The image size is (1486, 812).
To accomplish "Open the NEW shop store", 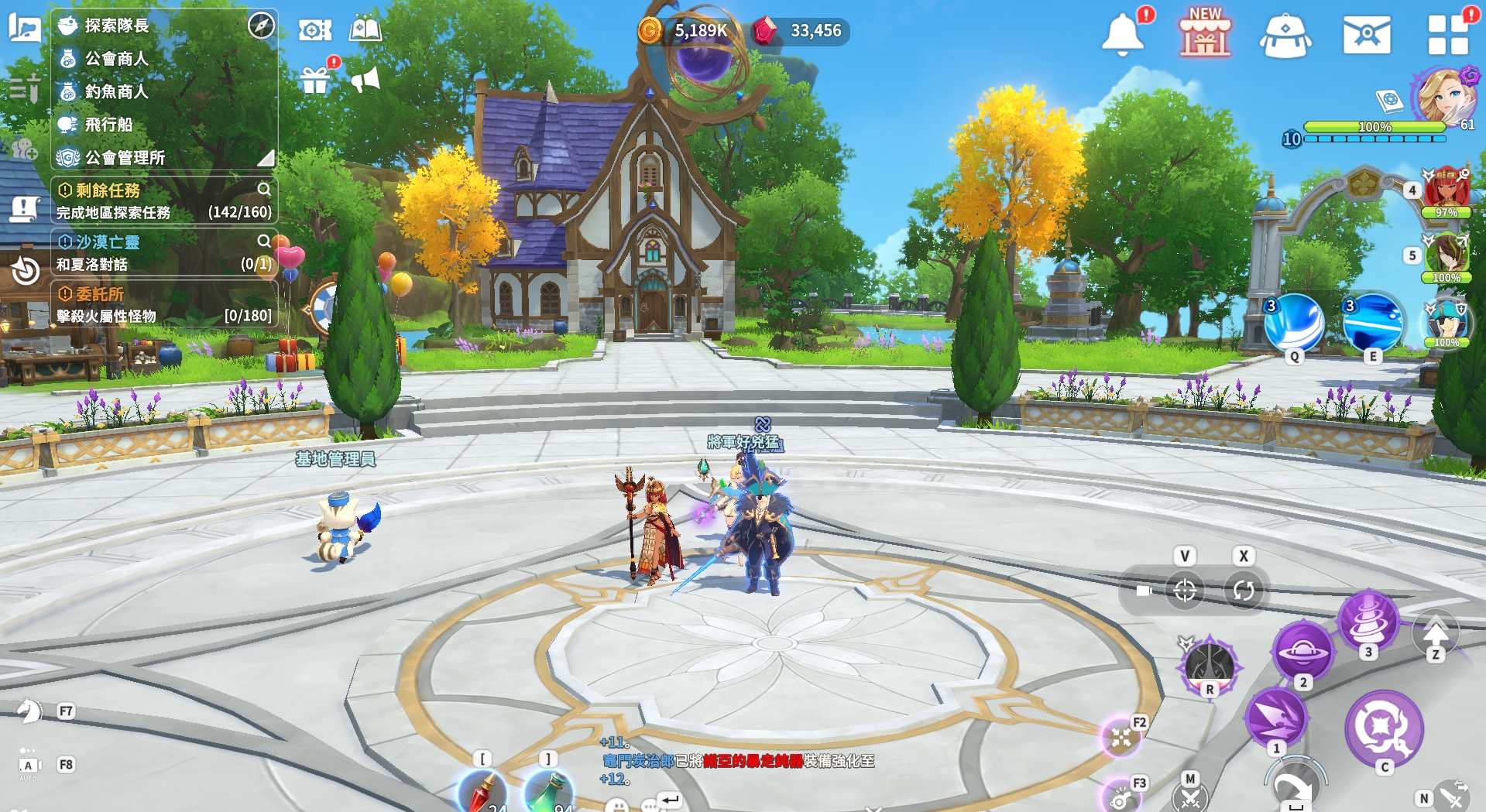I will point(1205,35).
